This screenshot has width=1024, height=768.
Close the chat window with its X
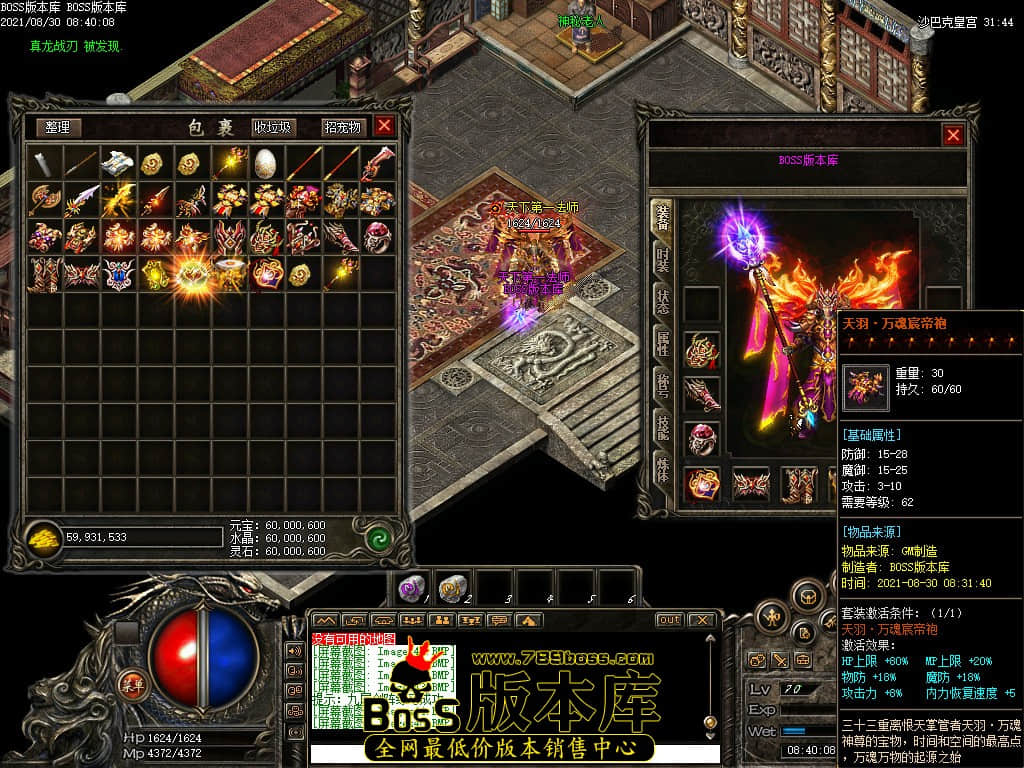tap(702, 620)
